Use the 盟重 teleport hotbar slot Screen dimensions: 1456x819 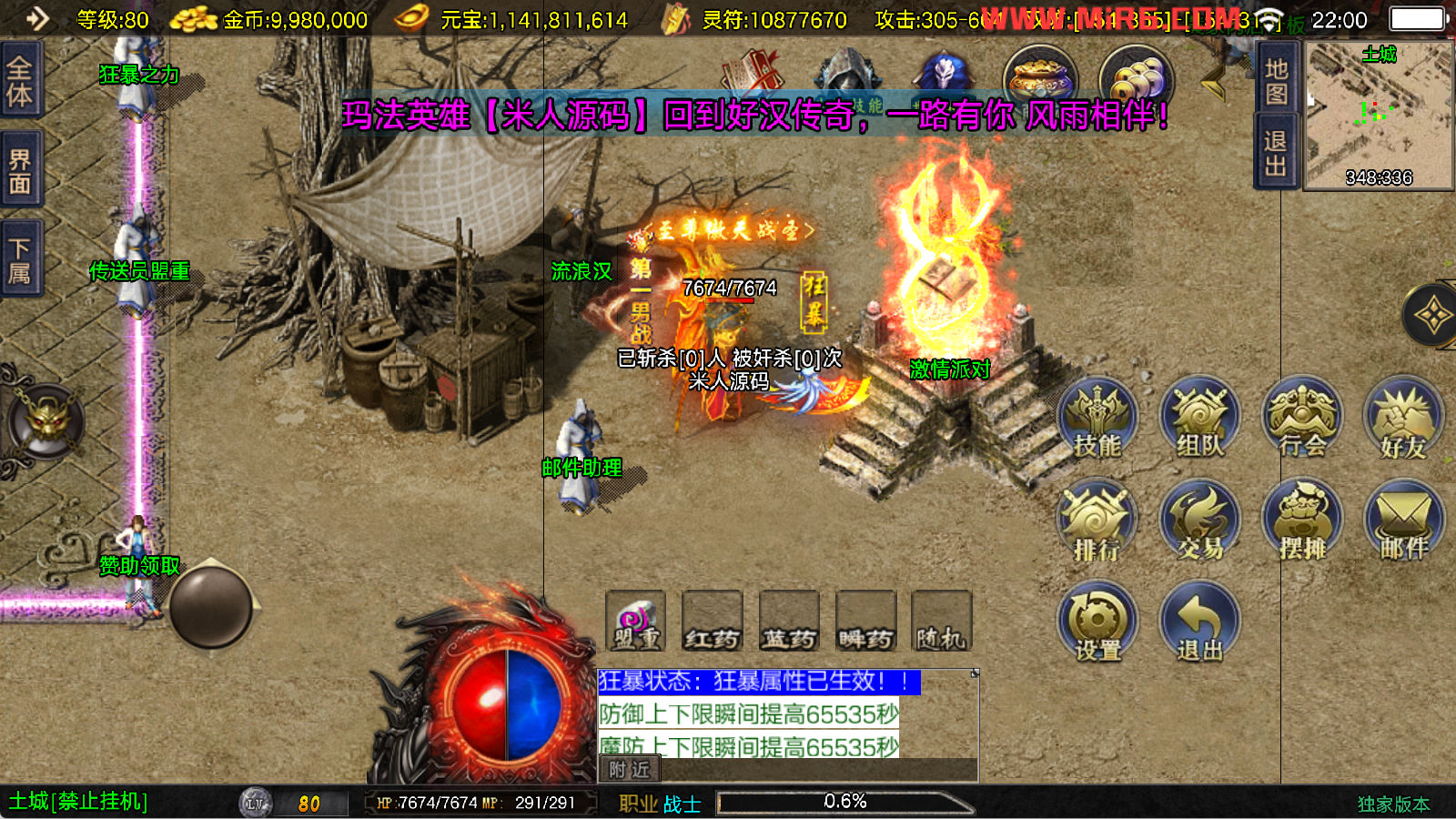point(636,622)
